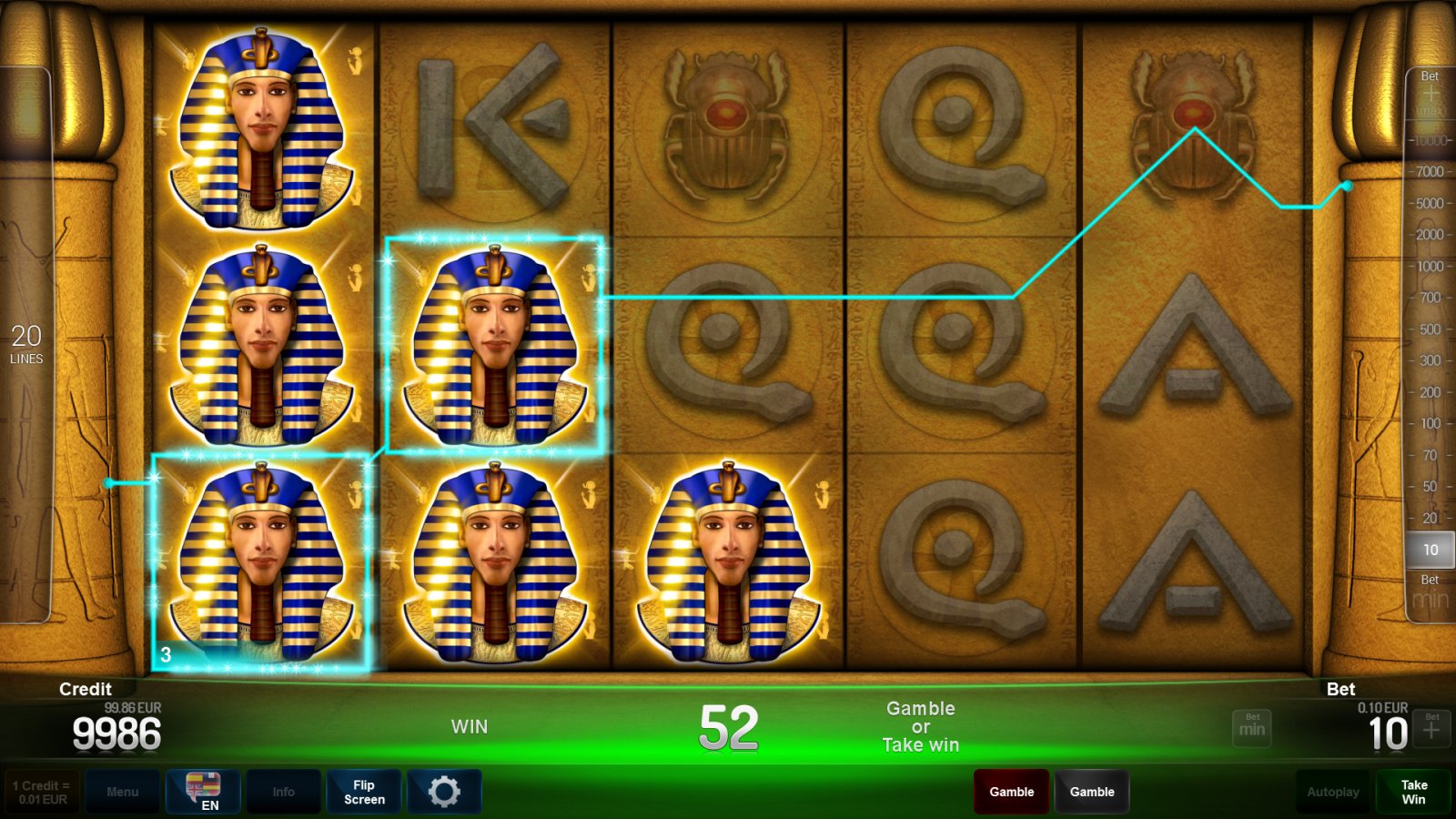Select 1000 on the gamble win ladder

[x=1429, y=267]
